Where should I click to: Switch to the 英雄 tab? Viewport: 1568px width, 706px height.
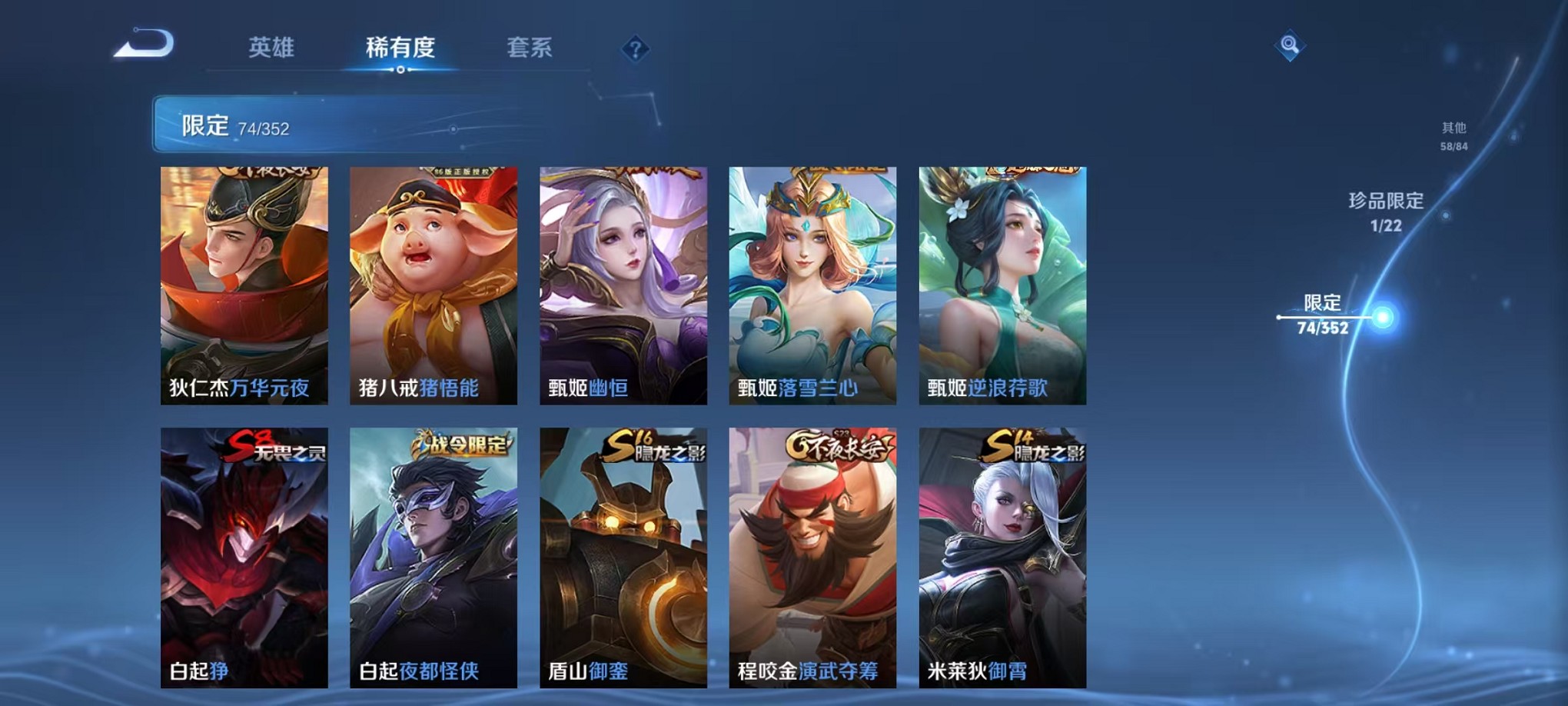(271, 48)
